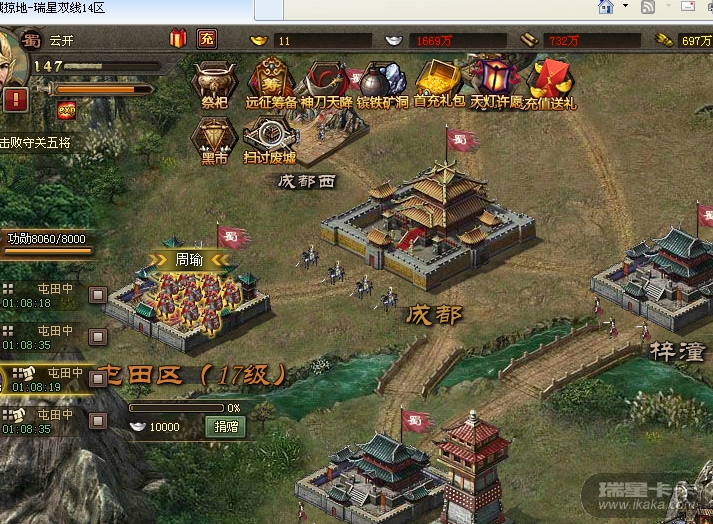Open the 扫讨废墟 ruins sweep icon
This screenshot has width=713, height=524.
pos(268,138)
